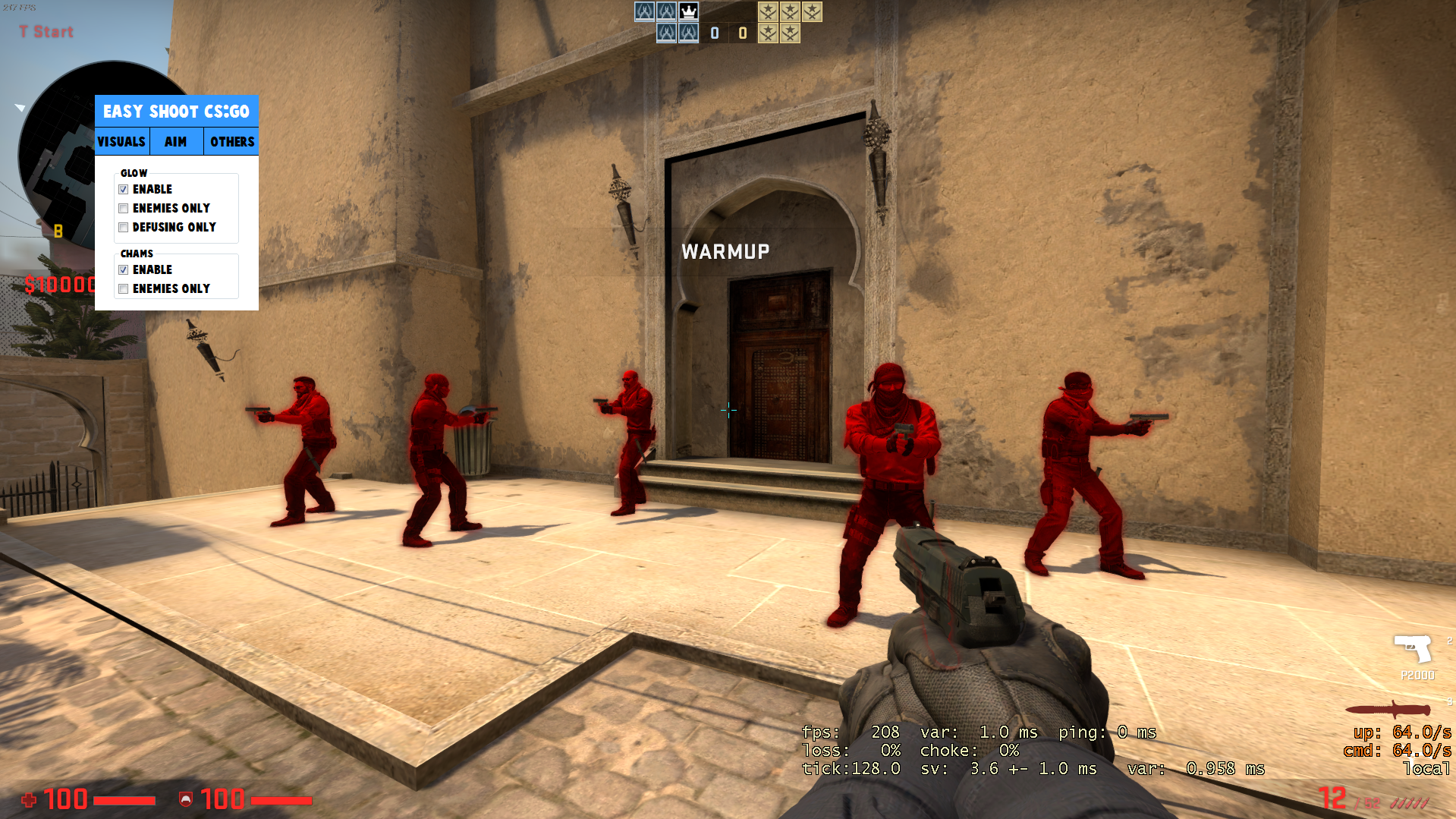Select the OTHERS tab

tap(231, 142)
